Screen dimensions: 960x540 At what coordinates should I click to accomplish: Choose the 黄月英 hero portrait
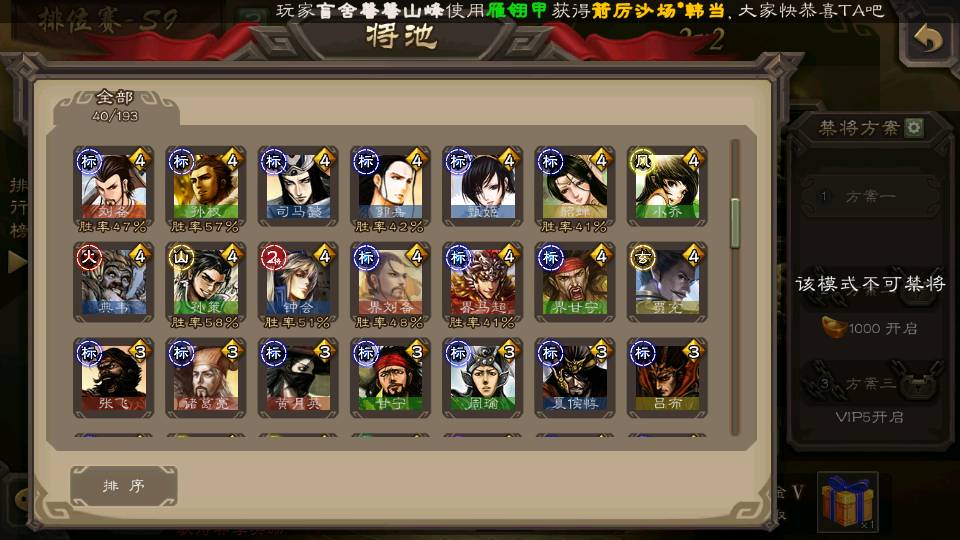[298, 377]
